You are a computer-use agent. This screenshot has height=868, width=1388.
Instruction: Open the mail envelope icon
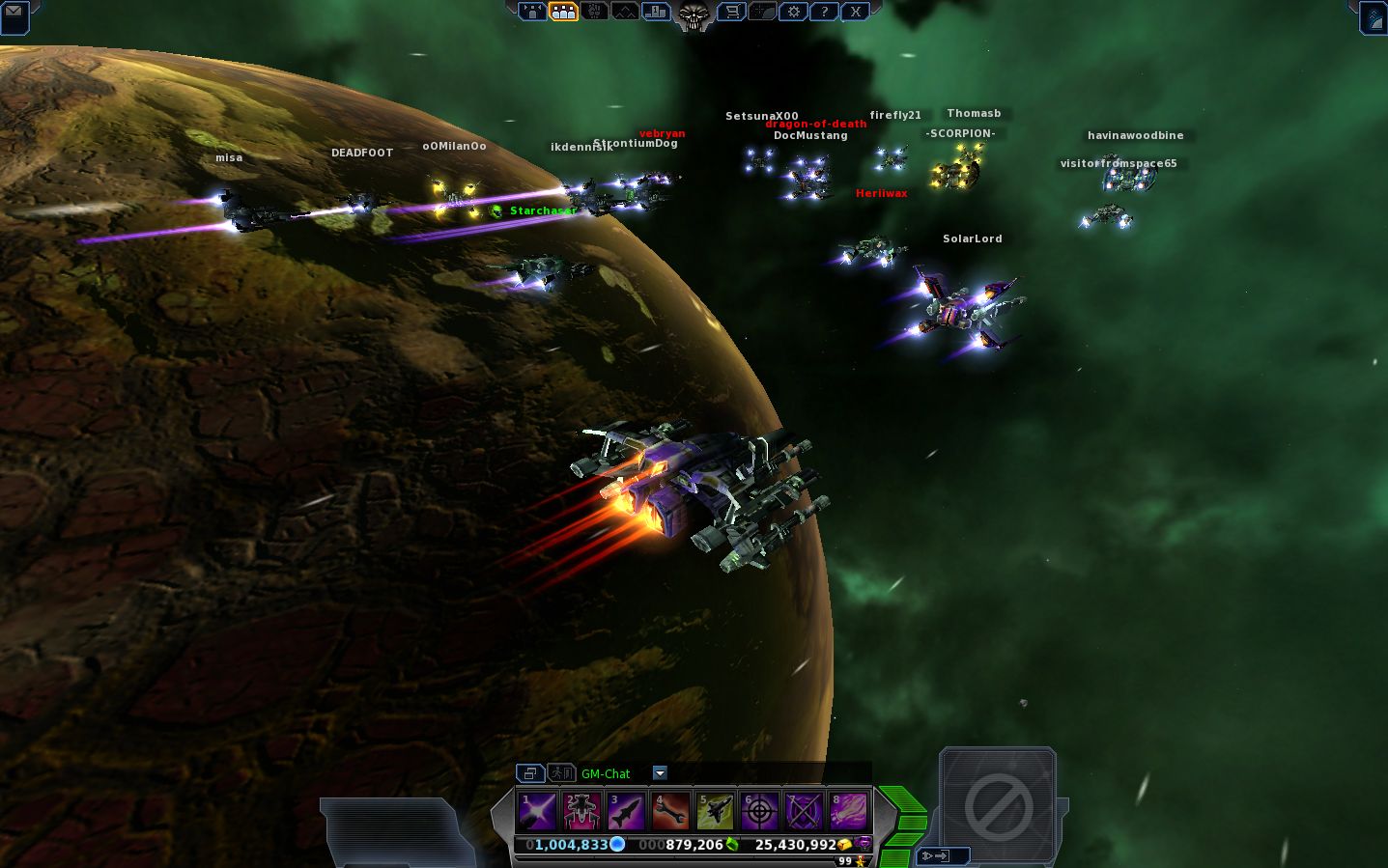click(x=14, y=14)
